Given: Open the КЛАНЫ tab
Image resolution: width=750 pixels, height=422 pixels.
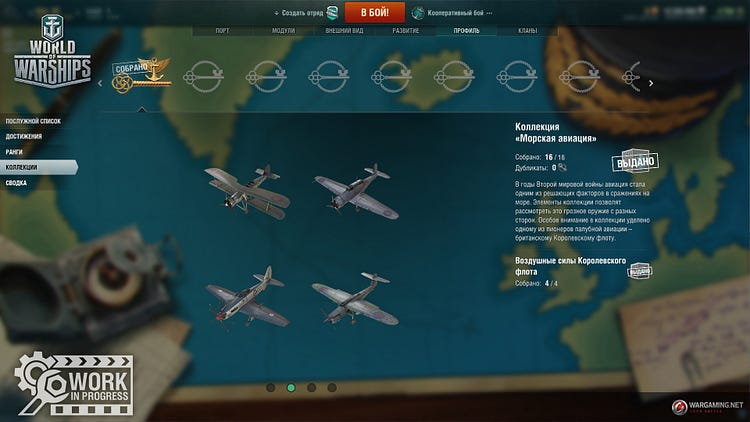Looking at the screenshot, I should point(527,31).
